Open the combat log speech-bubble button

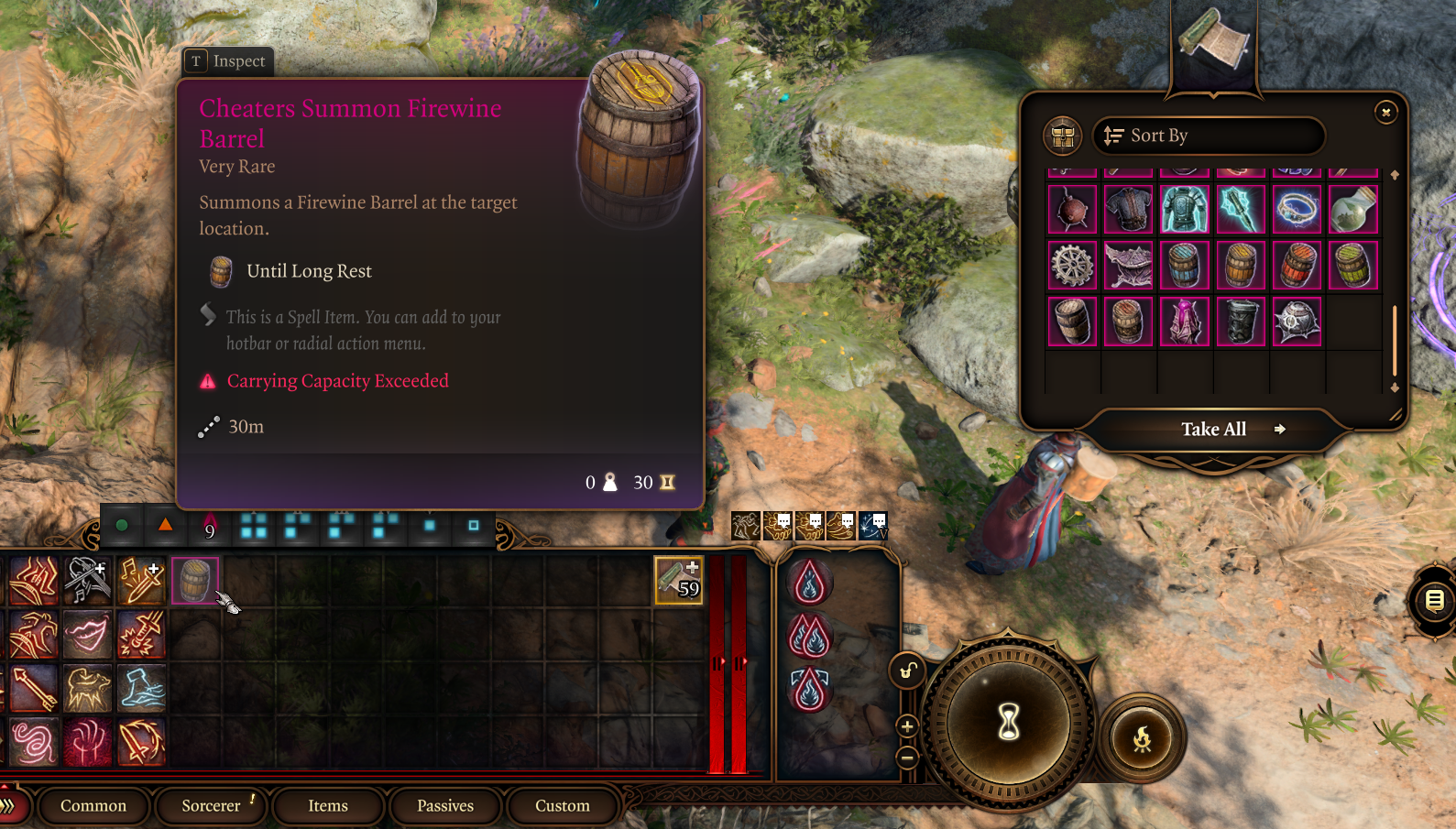click(x=1434, y=601)
